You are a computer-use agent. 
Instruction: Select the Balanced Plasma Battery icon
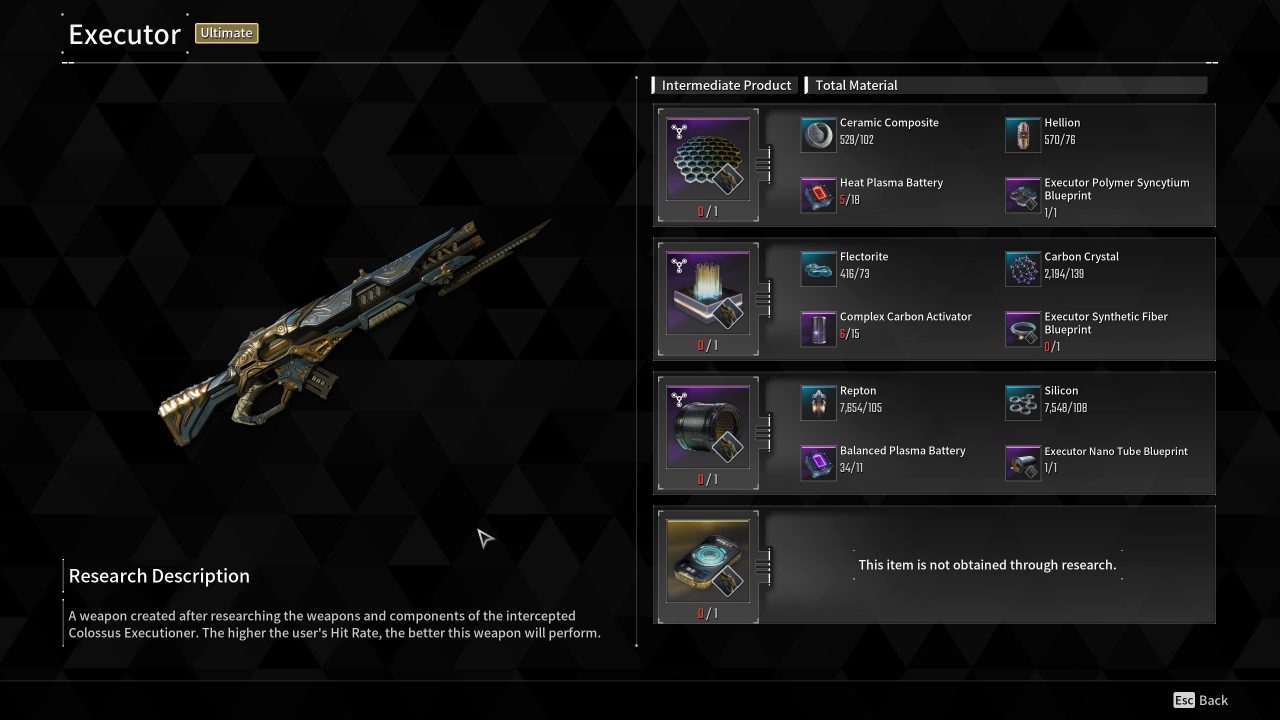[x=818, y=462]
